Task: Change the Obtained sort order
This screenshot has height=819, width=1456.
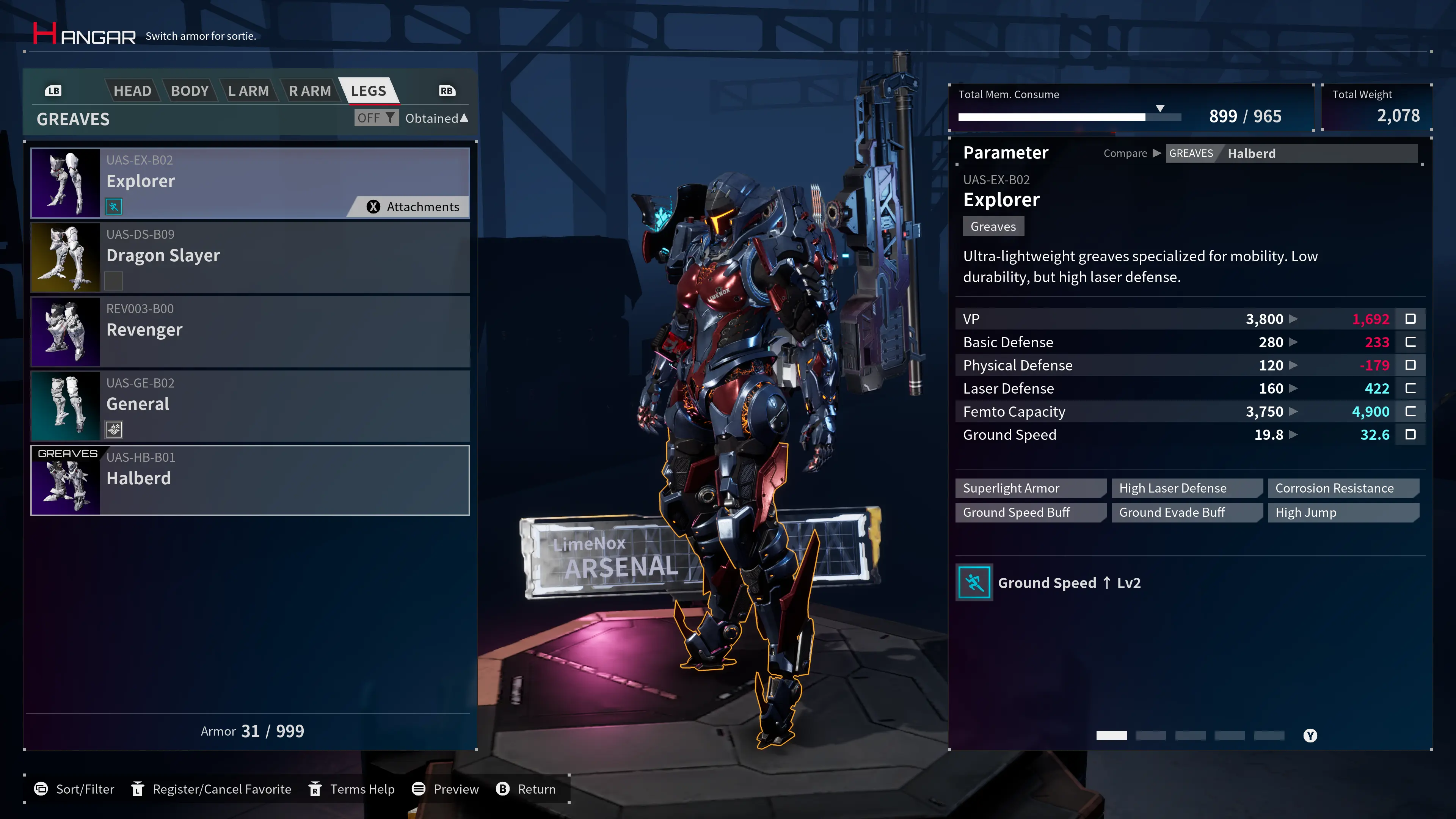Action: pyautogui.click(x=436, y=118)
